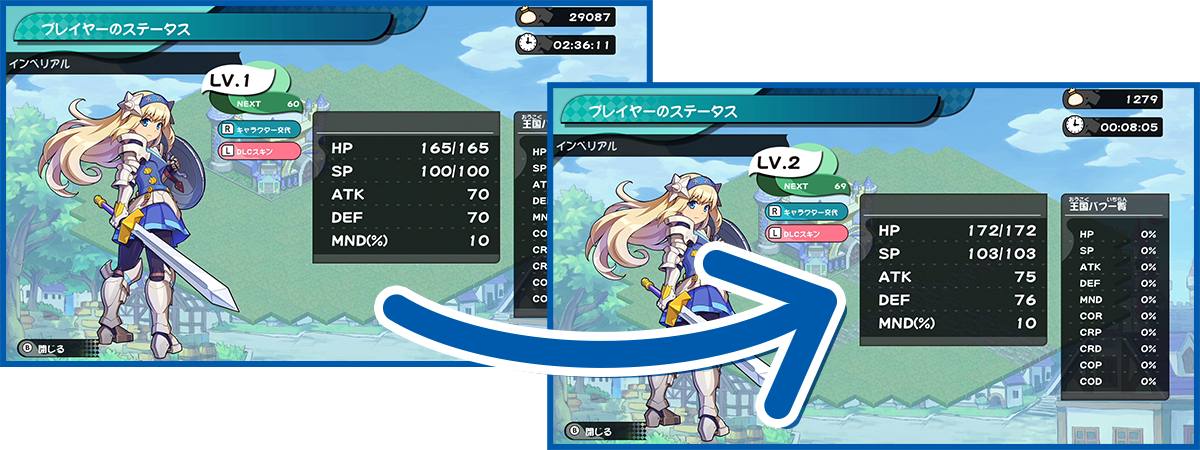This screenshot has width=1200, height=450.
Task: Choose キャラクター交代 on the LV.2 status screen
Action: 806,212
